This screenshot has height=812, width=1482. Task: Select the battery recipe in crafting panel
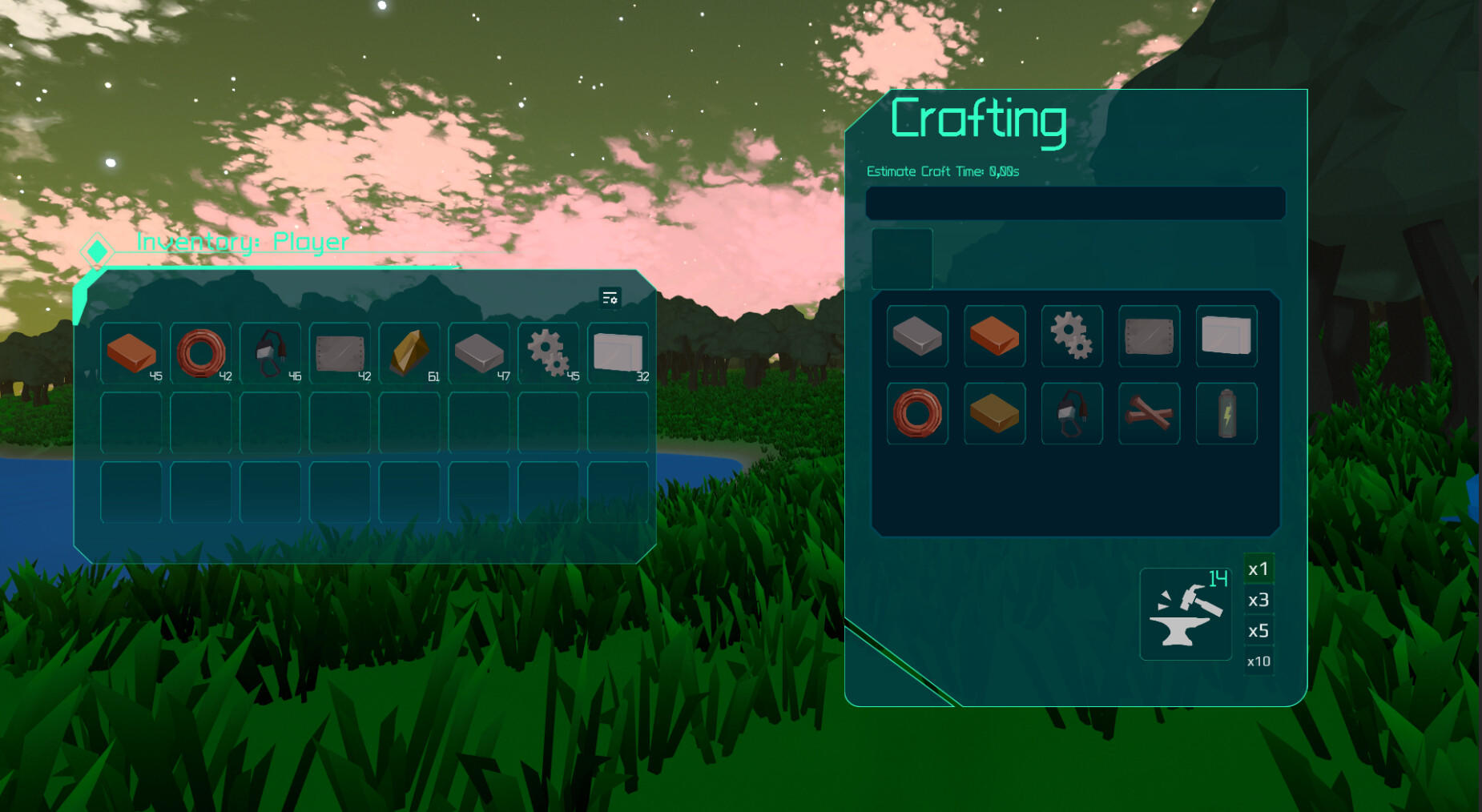[1226, 413]
